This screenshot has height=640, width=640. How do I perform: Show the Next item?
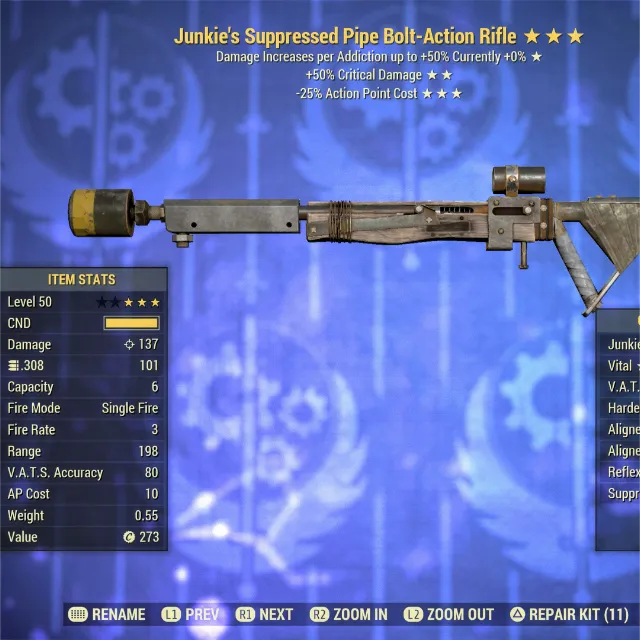pos(265,614)
